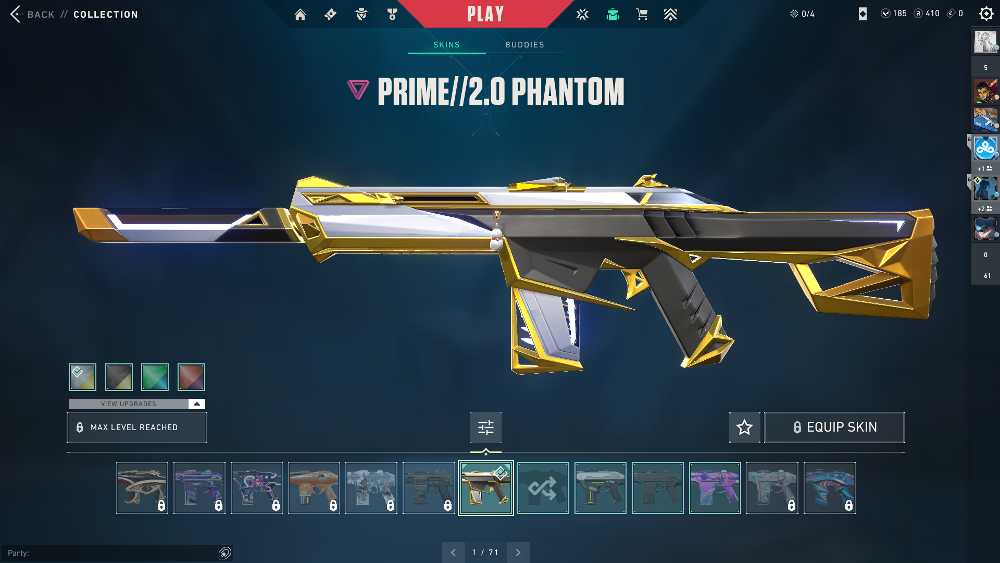Choose the red variant swatch

191,376
